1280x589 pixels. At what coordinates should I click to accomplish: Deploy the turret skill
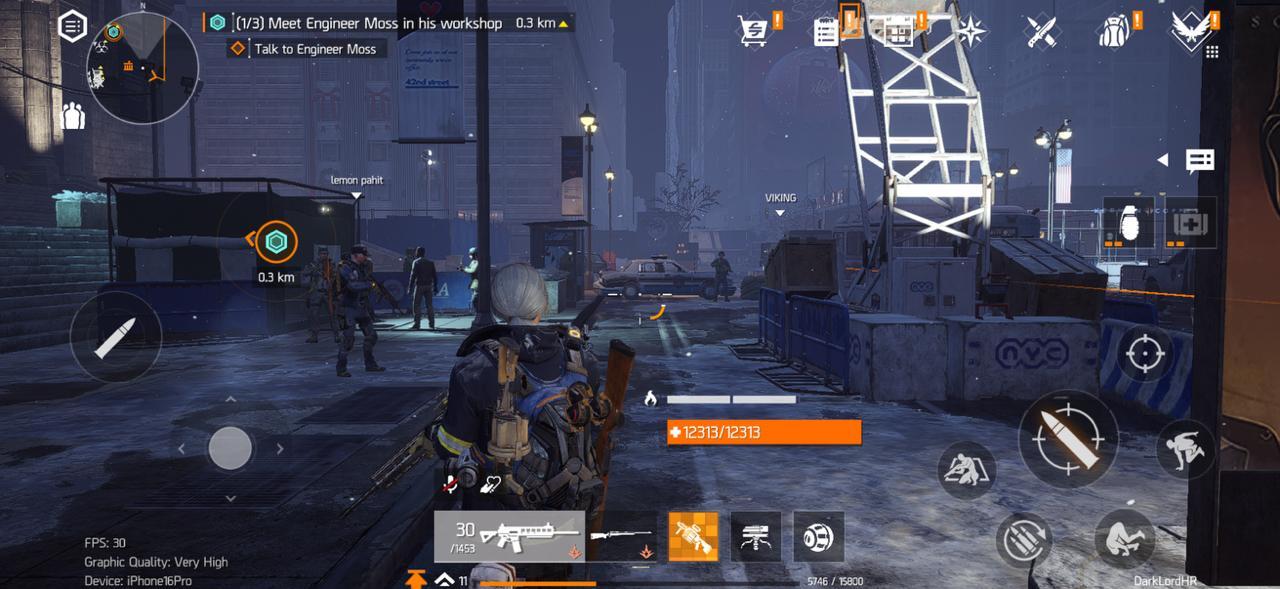(756, 537)
